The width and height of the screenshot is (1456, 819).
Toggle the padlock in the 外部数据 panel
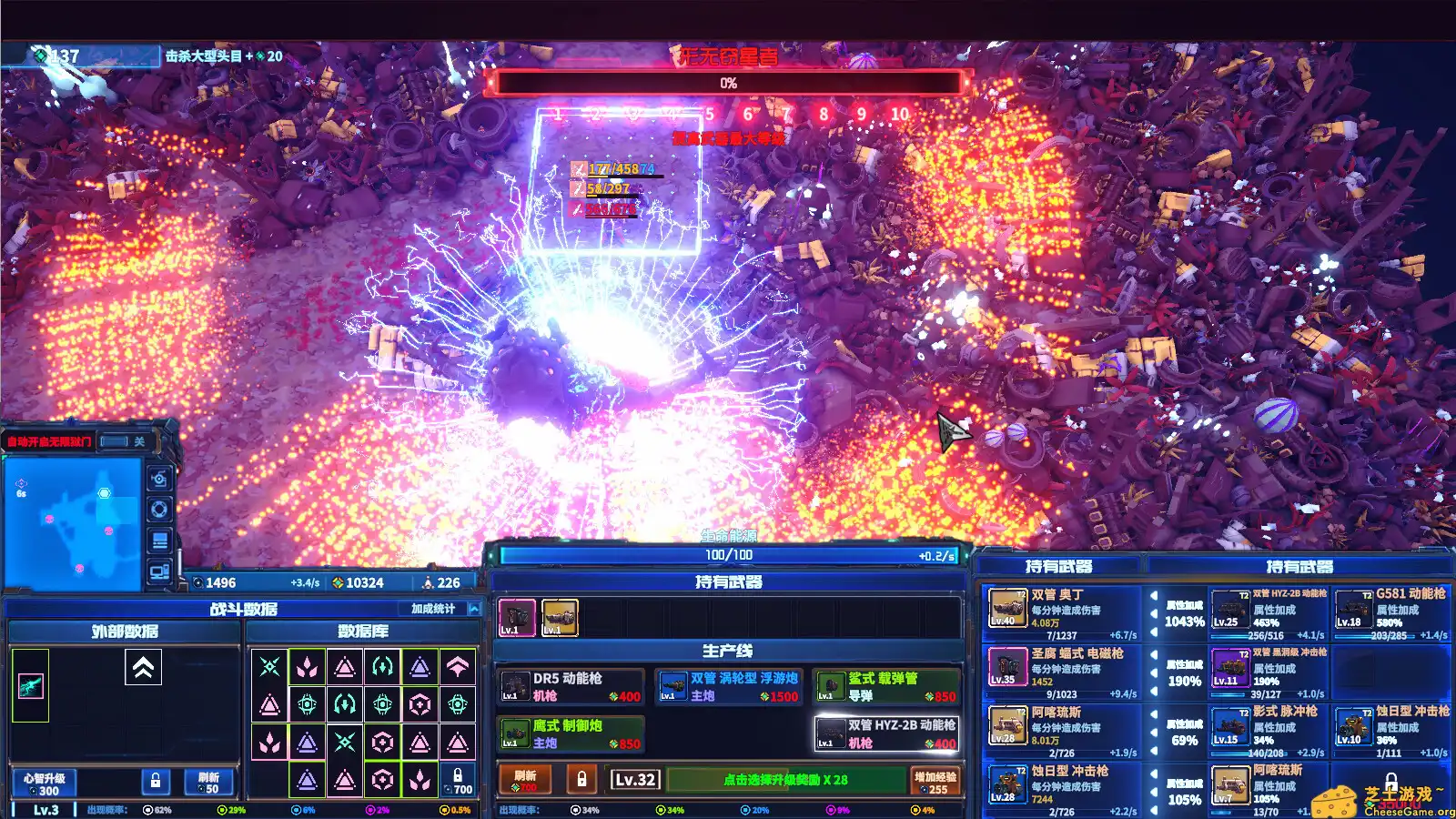tap(156, 781)
